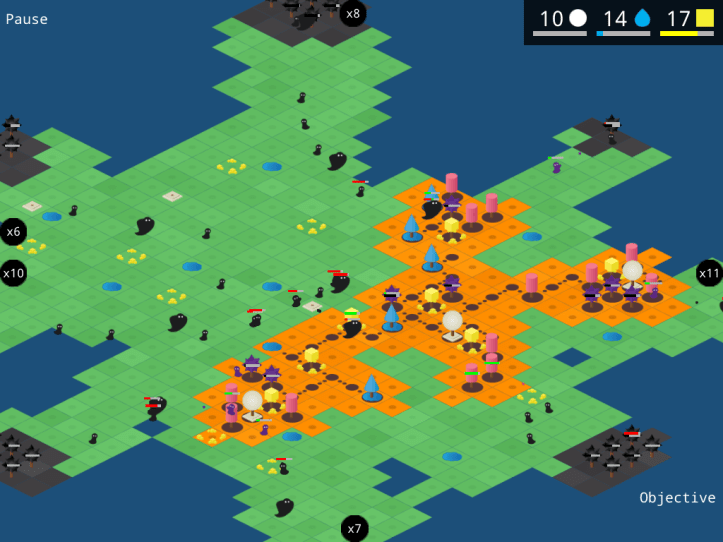Pause the game
This screenshot has width=723, height=542.
pyautogui.click(x=27, y=19)
